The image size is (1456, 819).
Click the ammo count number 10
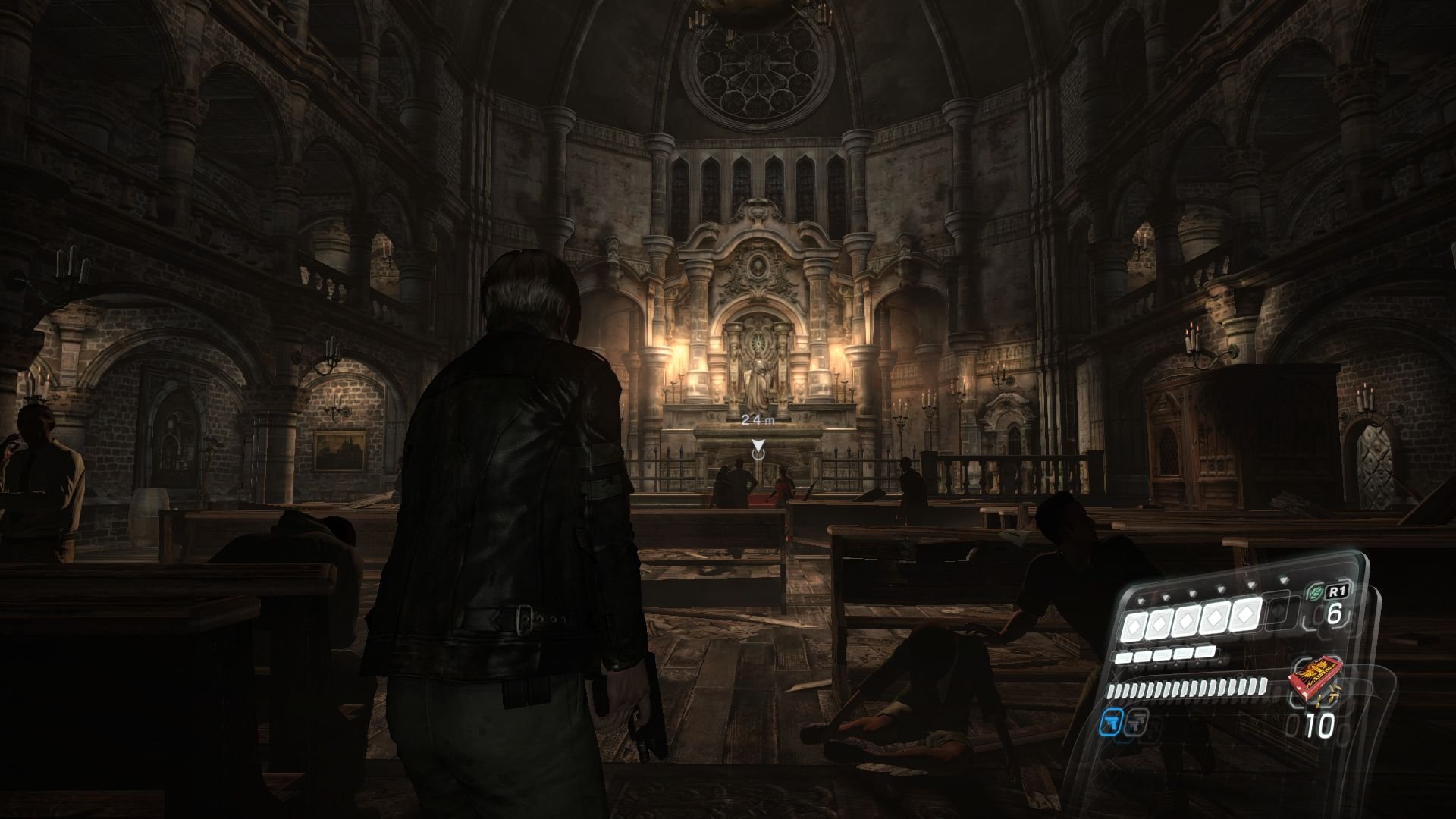(x=1319, y=725)
